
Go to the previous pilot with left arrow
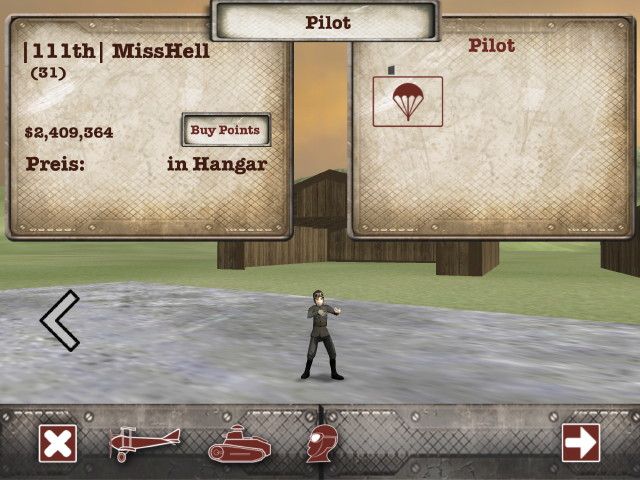pyautogui.click(x=59, y=319)
